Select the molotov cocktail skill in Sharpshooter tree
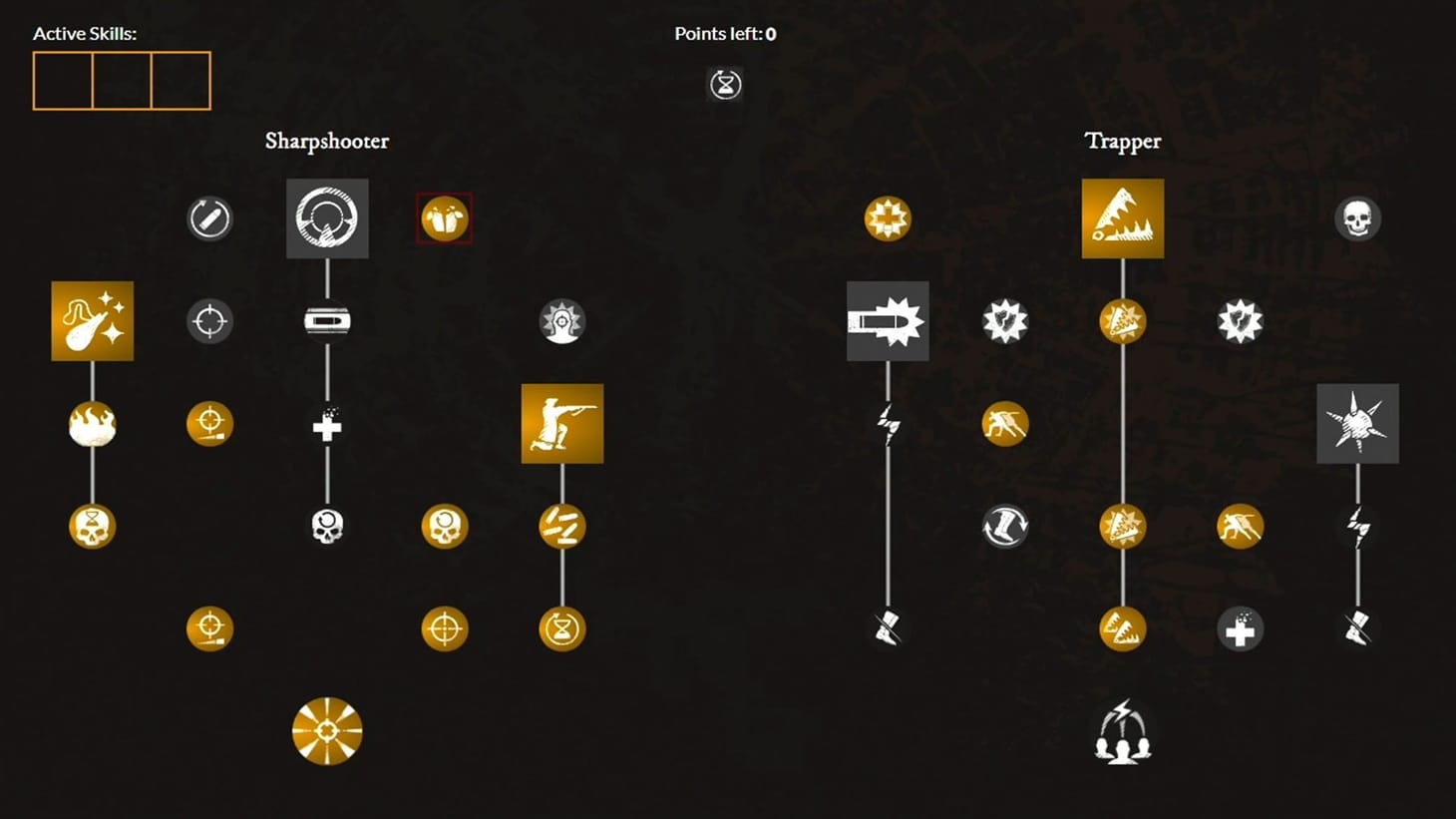The height and width of the screenshot is (819, 1456). (91, 321)
